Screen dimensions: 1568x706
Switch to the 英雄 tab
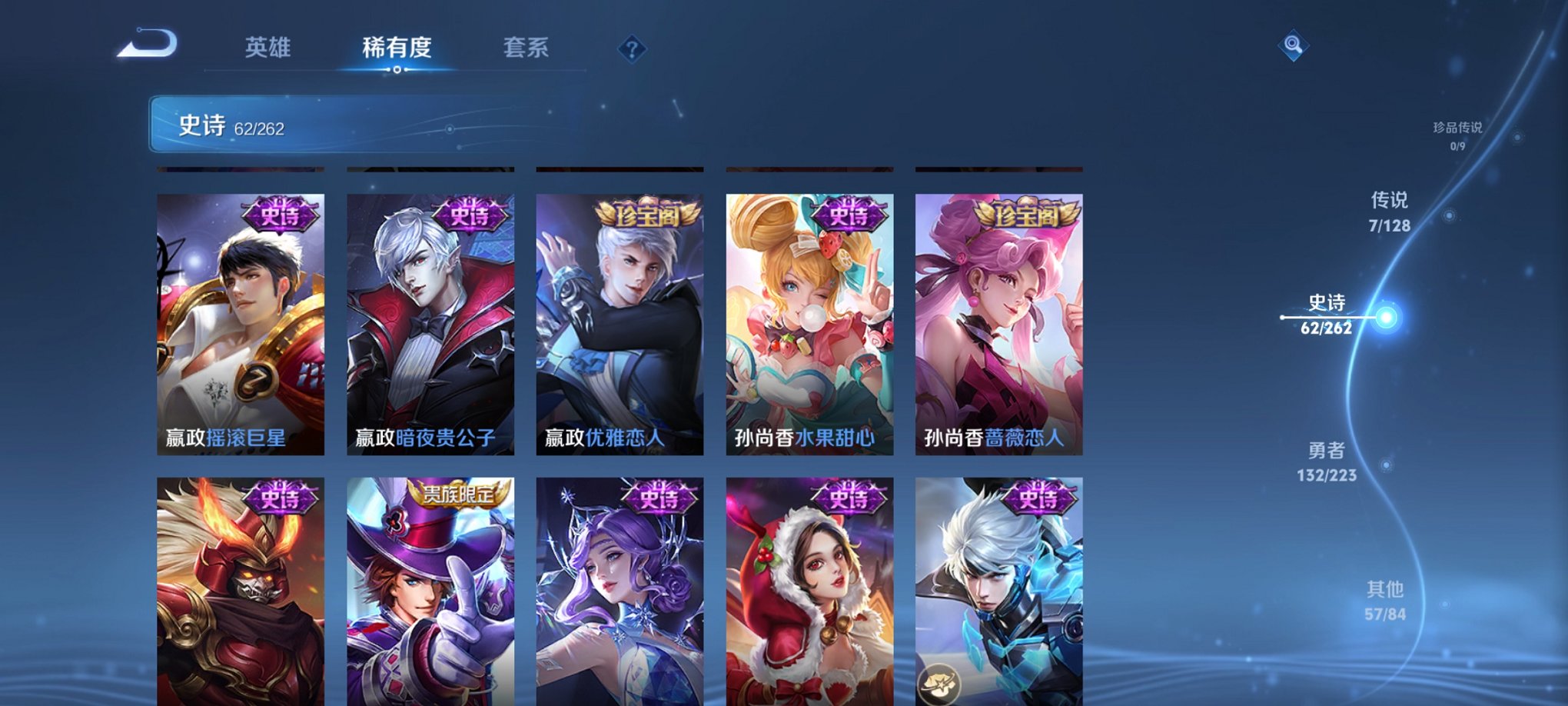pos(267,48)
